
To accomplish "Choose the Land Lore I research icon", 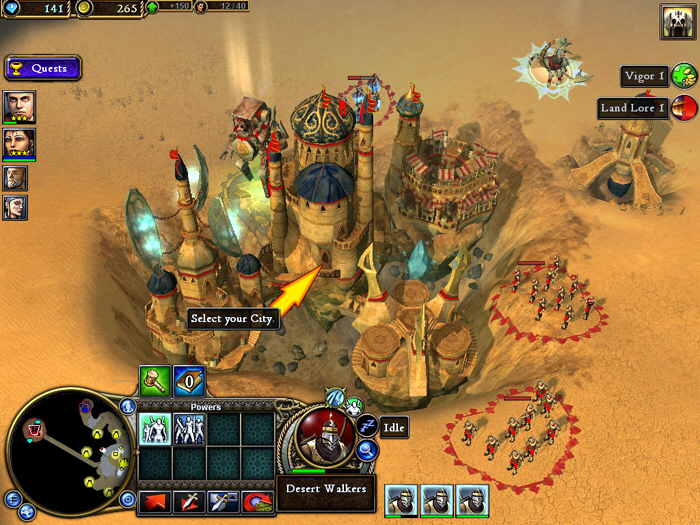I will click(684, 107).
